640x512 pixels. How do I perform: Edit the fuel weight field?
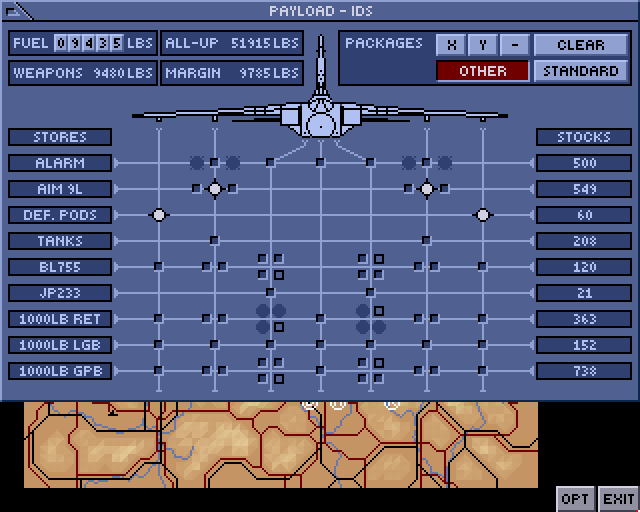(x=89, y=43)
